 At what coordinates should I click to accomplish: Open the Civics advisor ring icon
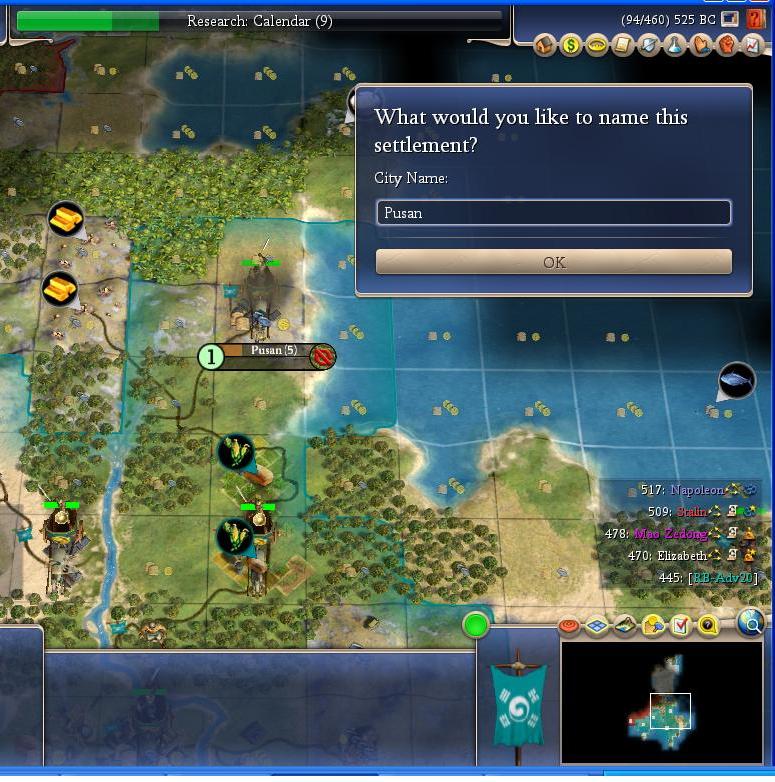coord(597,45)
